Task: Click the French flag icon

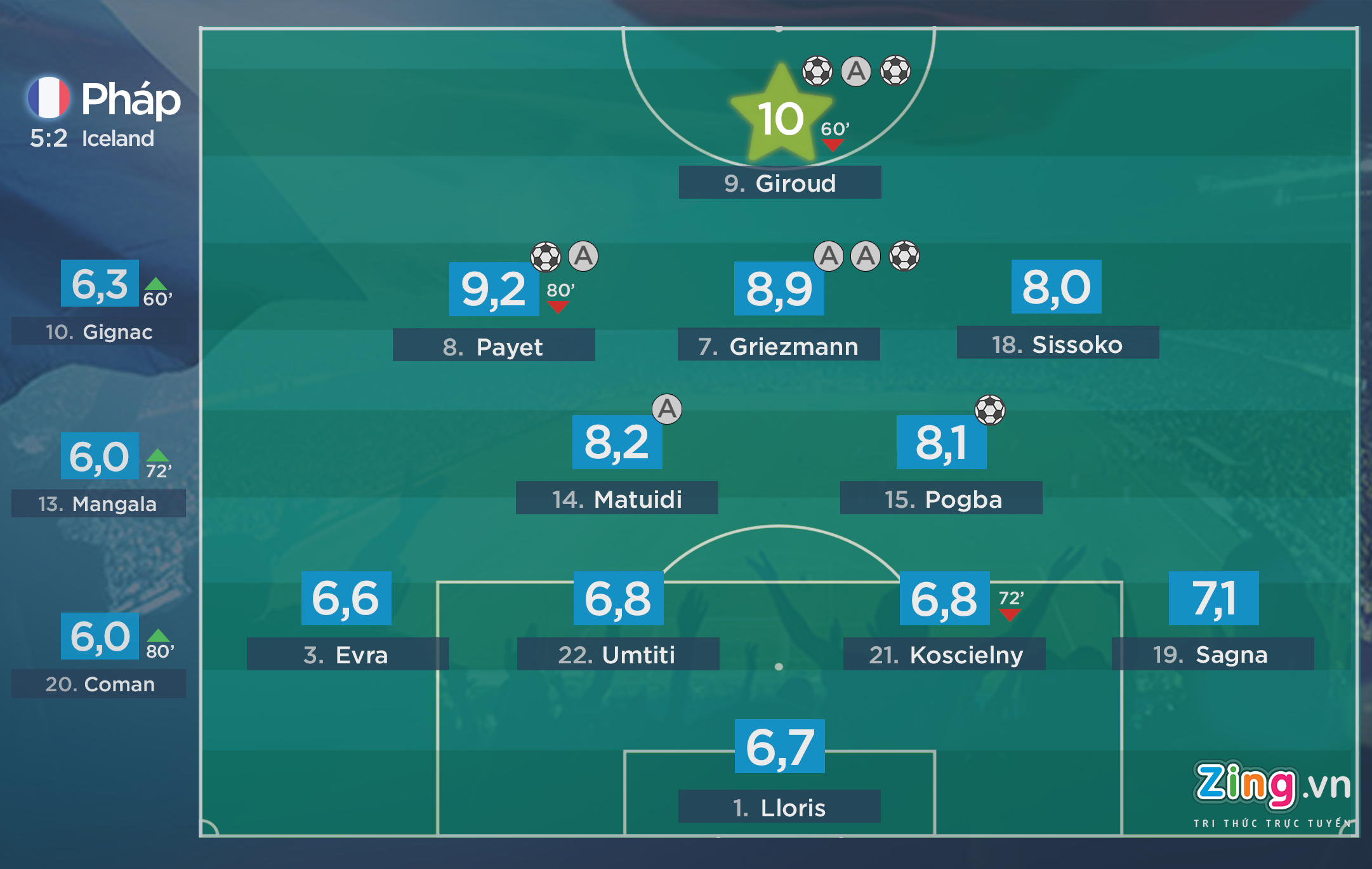Action: tap(49, 98)
